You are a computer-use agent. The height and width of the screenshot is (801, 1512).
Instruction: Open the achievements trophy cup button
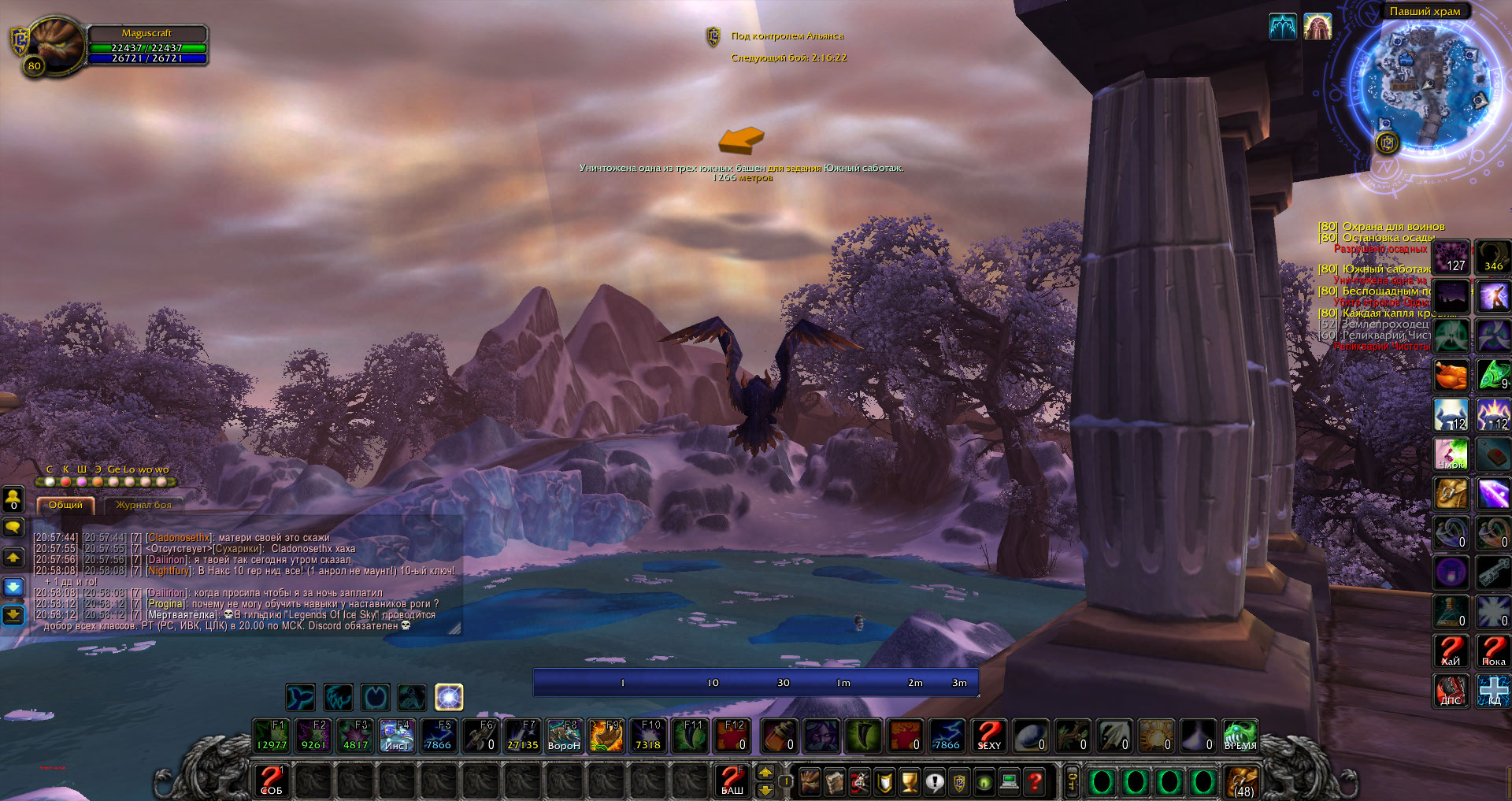coord(910,782)
